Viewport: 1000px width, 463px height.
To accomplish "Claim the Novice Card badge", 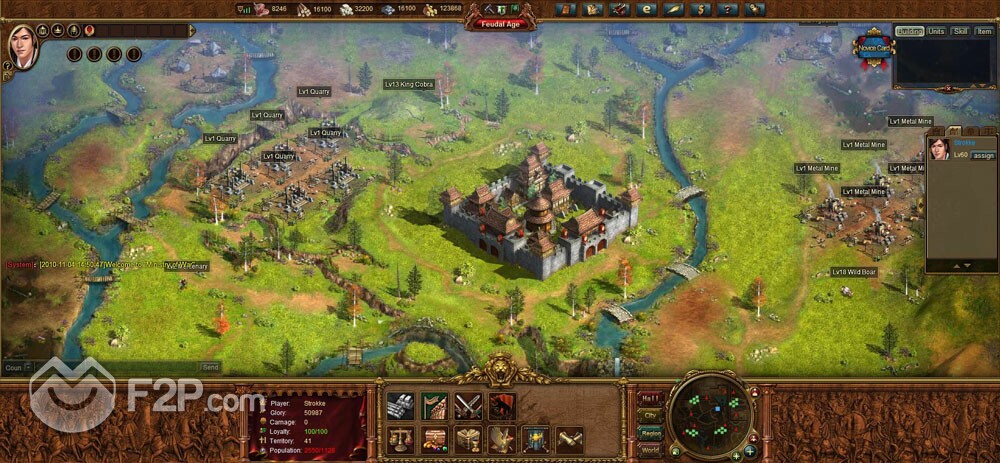I will pos(872,49).
